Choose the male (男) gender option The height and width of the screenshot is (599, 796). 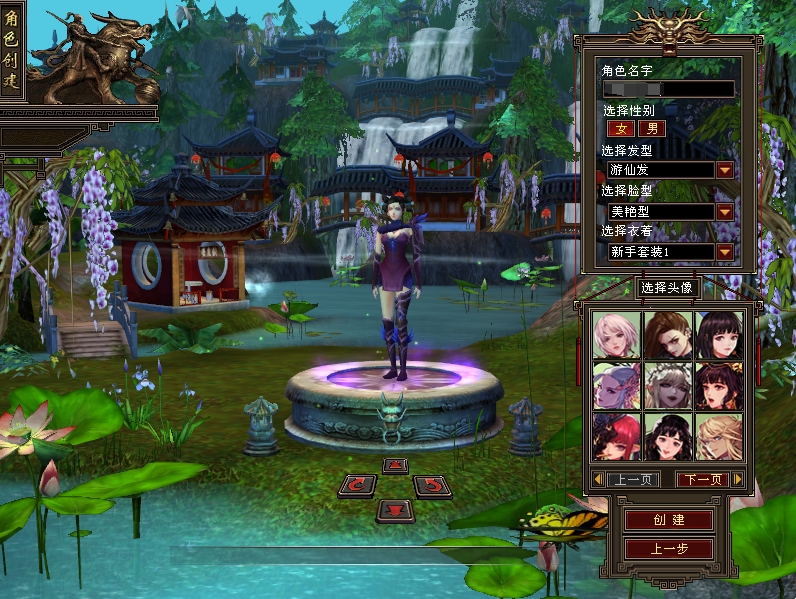pyautogui.click(x=651, y=129)
